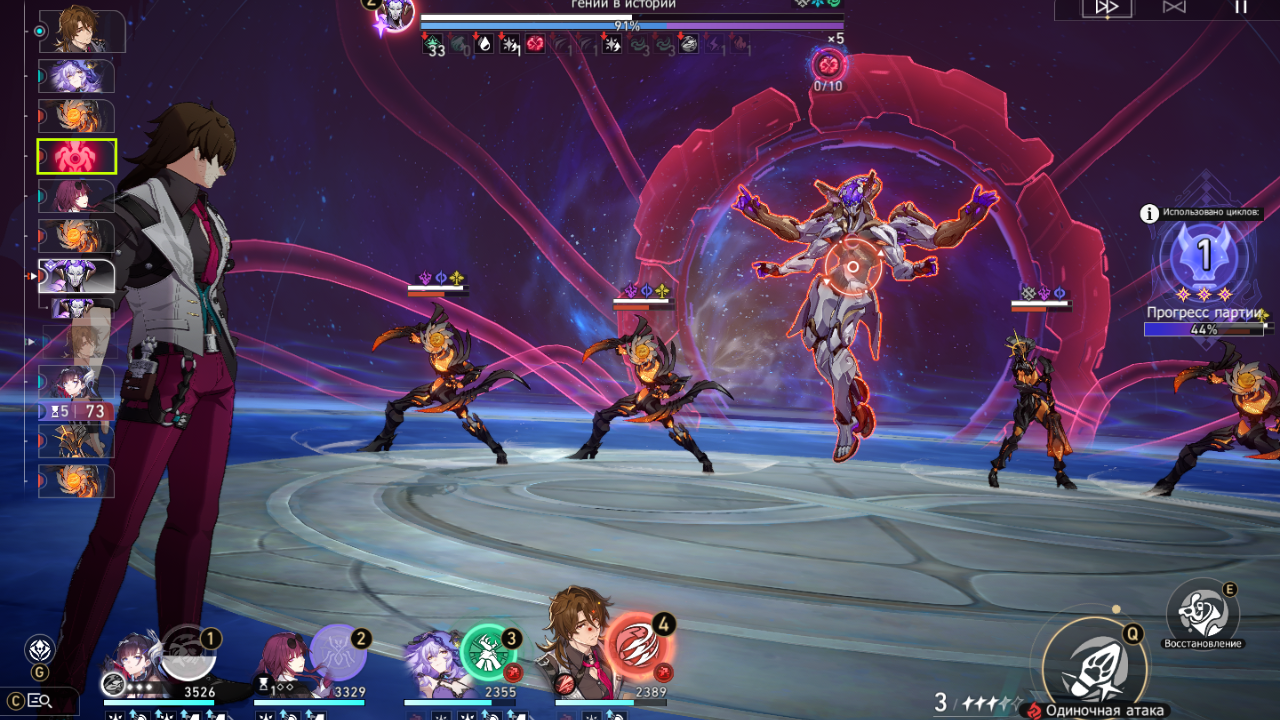Toggle the auto-battle button
The width and height of the screenshot is (1280, 720).
(1174, 7)
